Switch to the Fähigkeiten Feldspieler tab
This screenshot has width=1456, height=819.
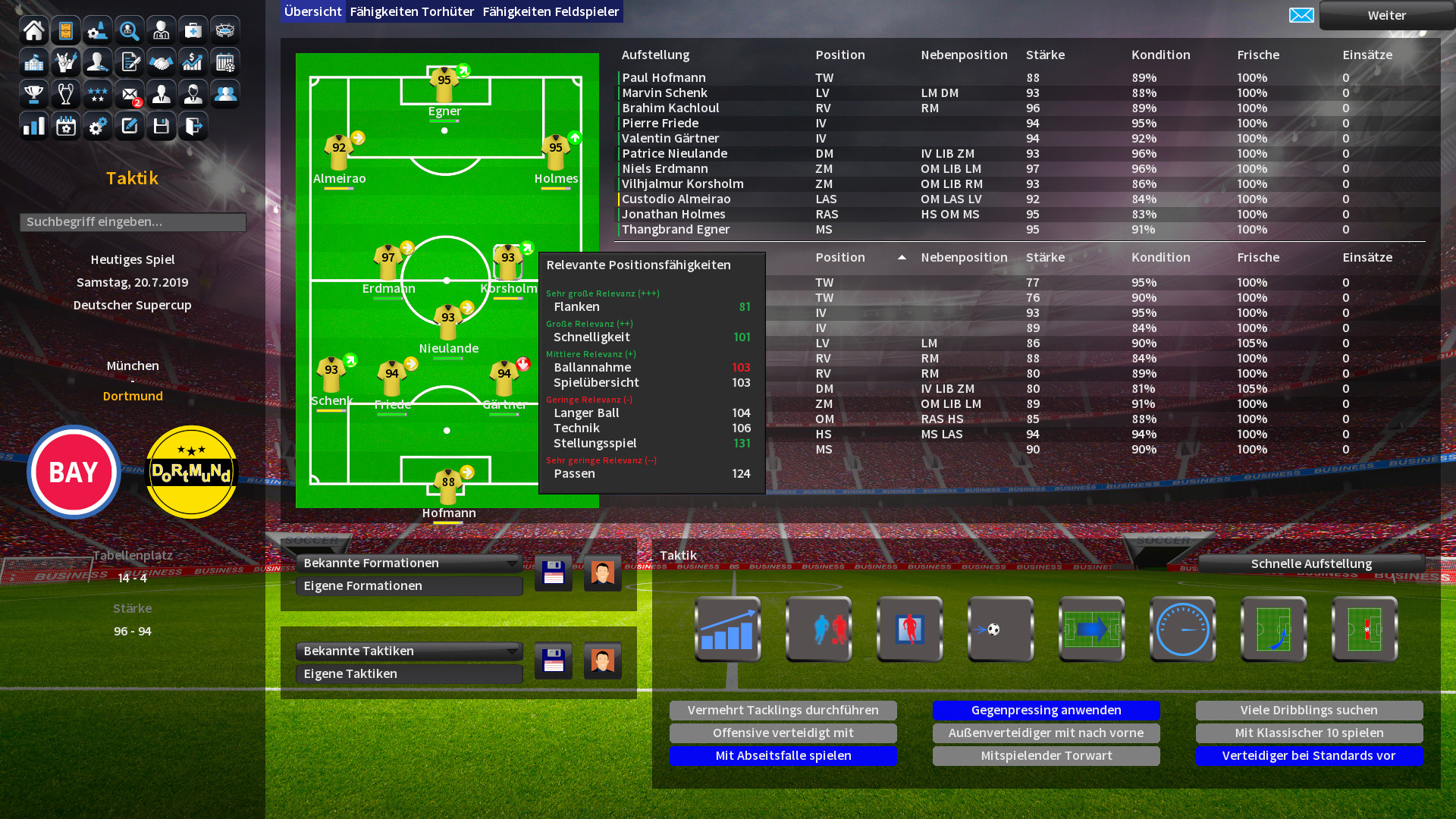(551, 11)
